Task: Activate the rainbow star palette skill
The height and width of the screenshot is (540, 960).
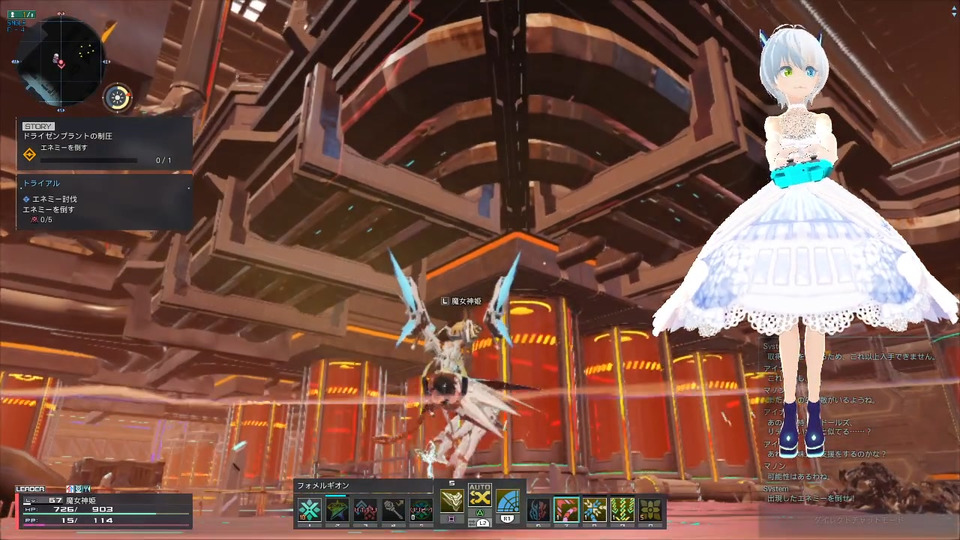Action: [x=337, y=510]
